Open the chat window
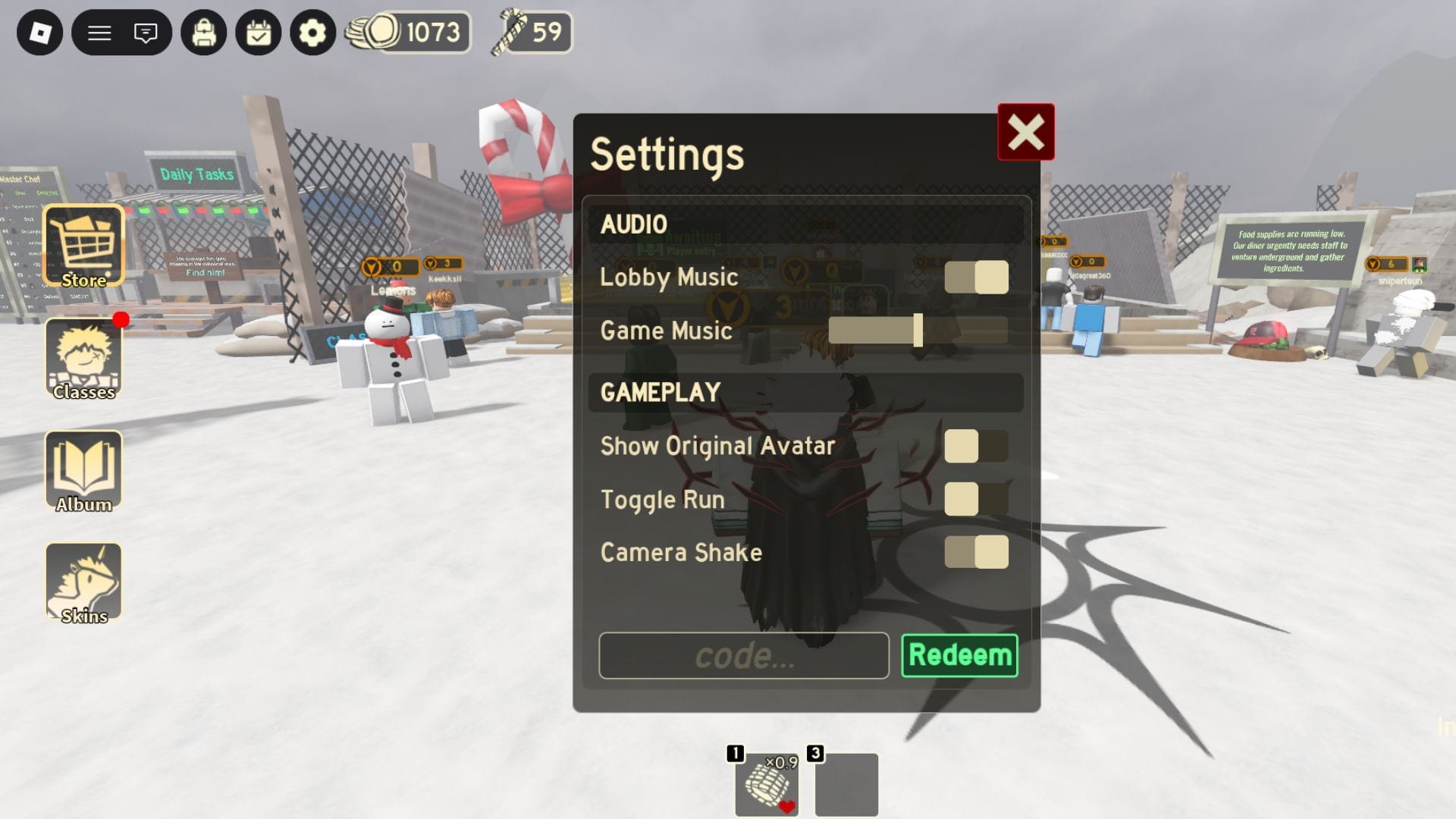 [x=146, y=33]
